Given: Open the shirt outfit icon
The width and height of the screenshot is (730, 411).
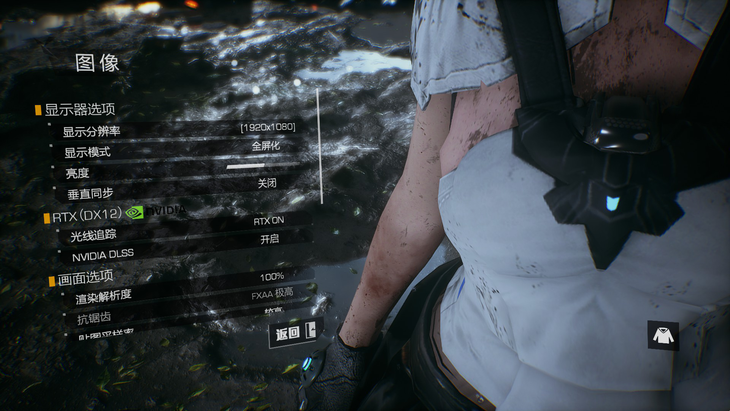Looking at the screenshot, I should point(662,335).
